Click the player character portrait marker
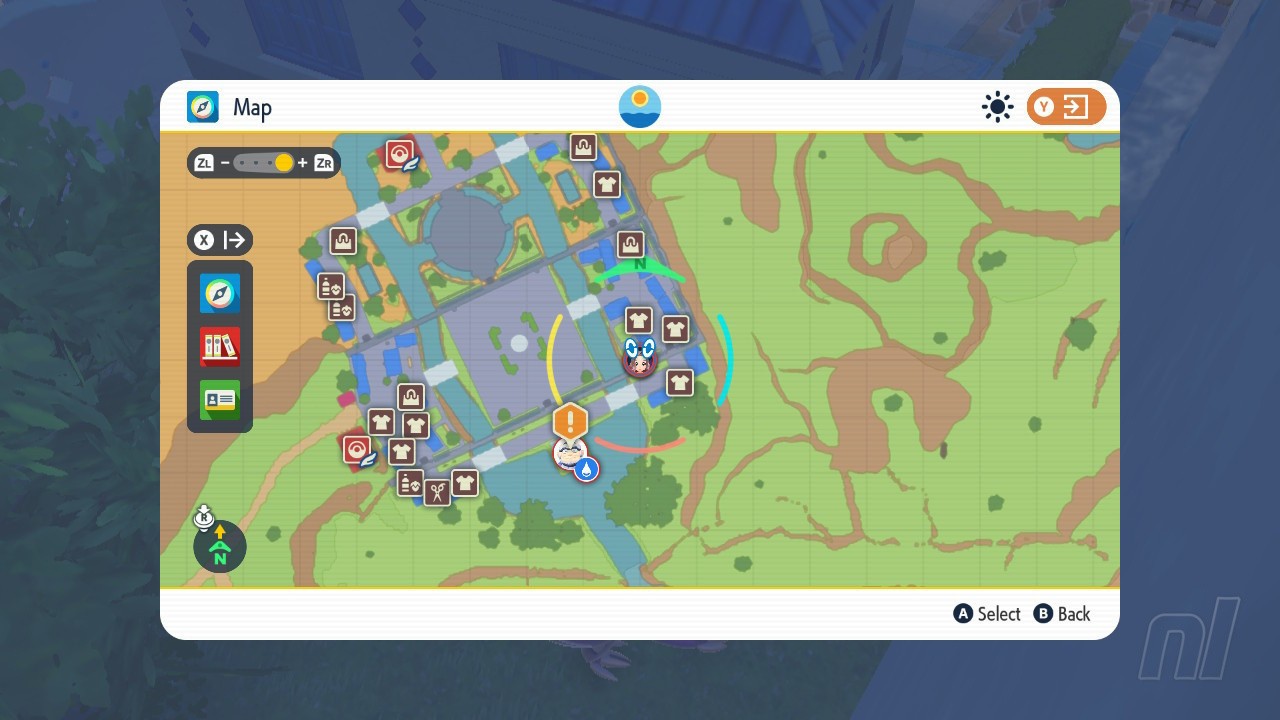This screenshot has width=1280, height=720. (x=639, y=358)
